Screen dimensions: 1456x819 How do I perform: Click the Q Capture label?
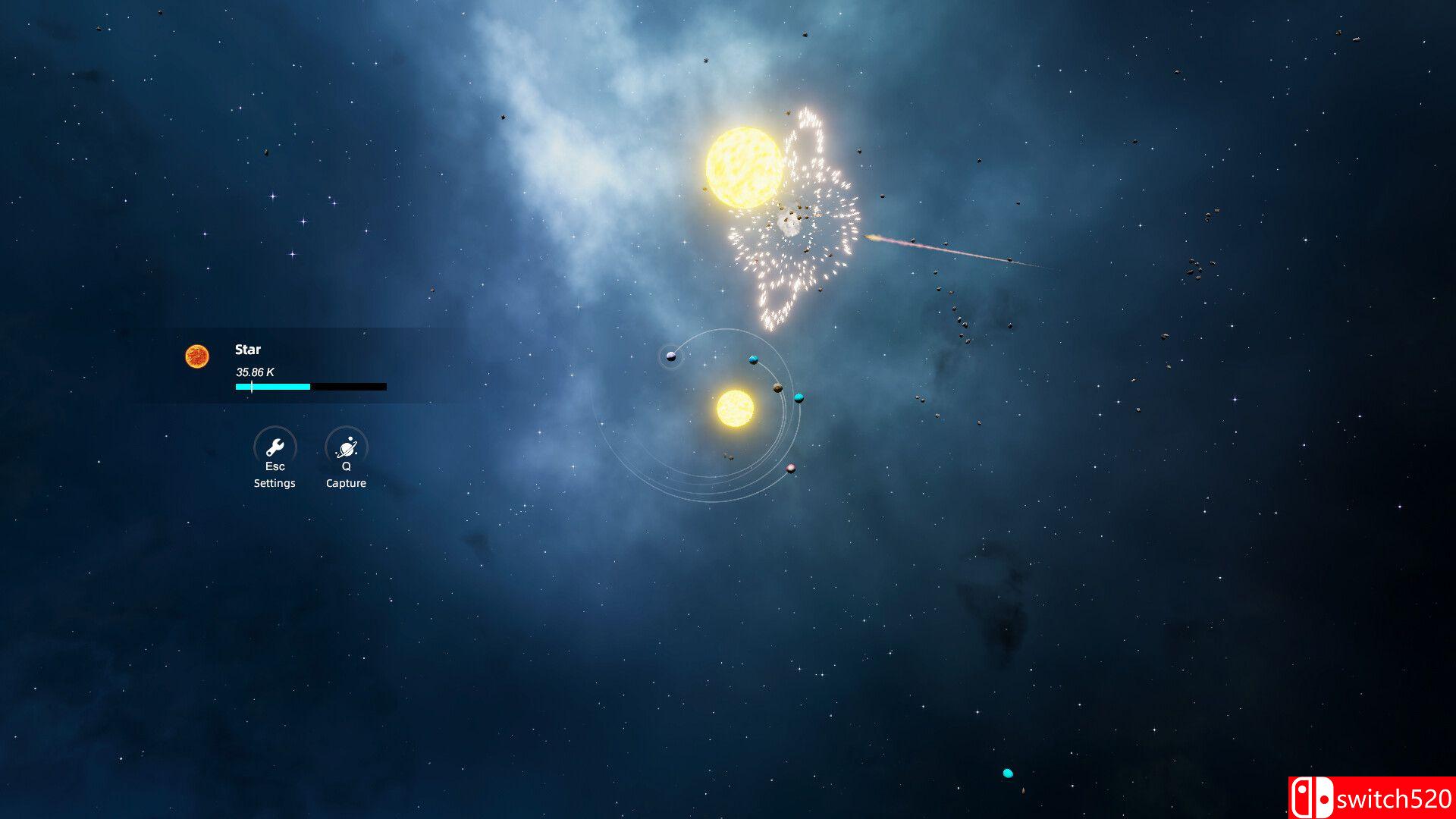[346, 475]
